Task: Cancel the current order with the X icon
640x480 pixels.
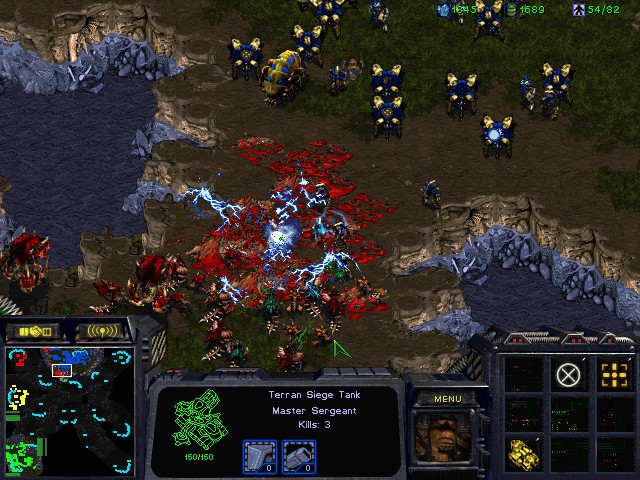Action: point(568,375)
